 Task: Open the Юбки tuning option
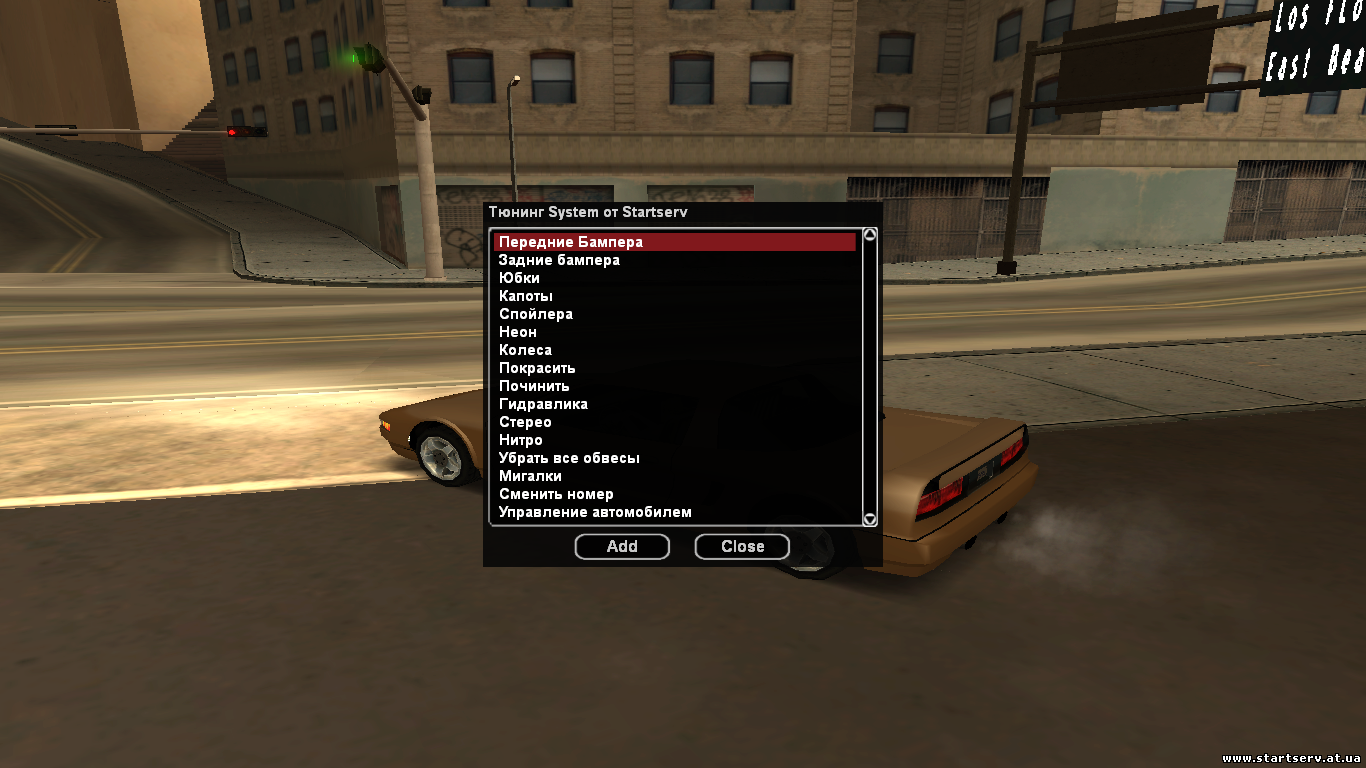click(x=519, y=278)
